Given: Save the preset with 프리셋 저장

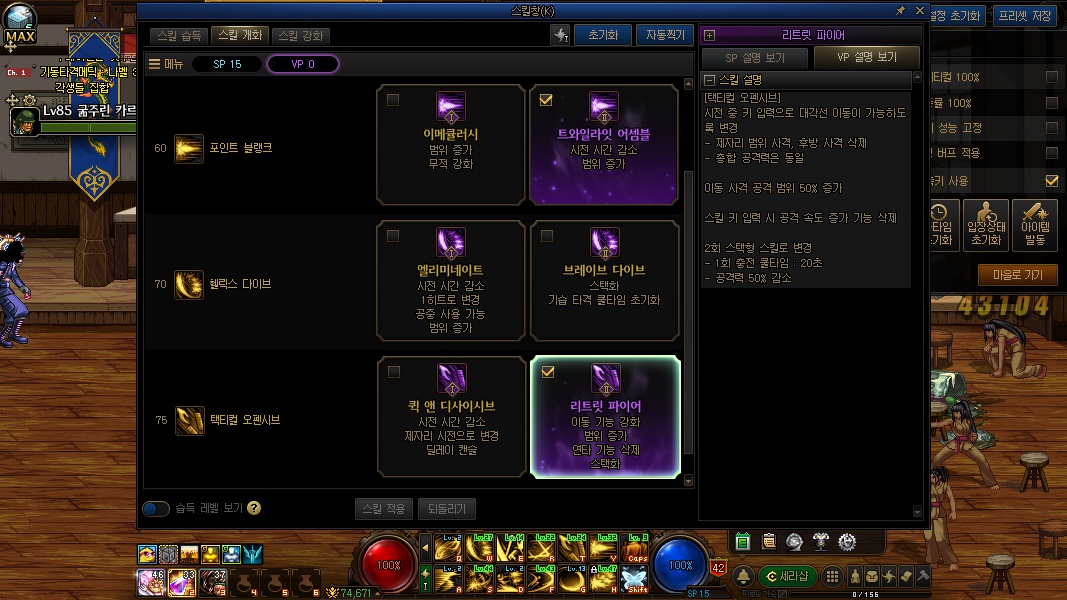Looking at the screenshot, I should pyautogui.click(x=1027, y=15).
